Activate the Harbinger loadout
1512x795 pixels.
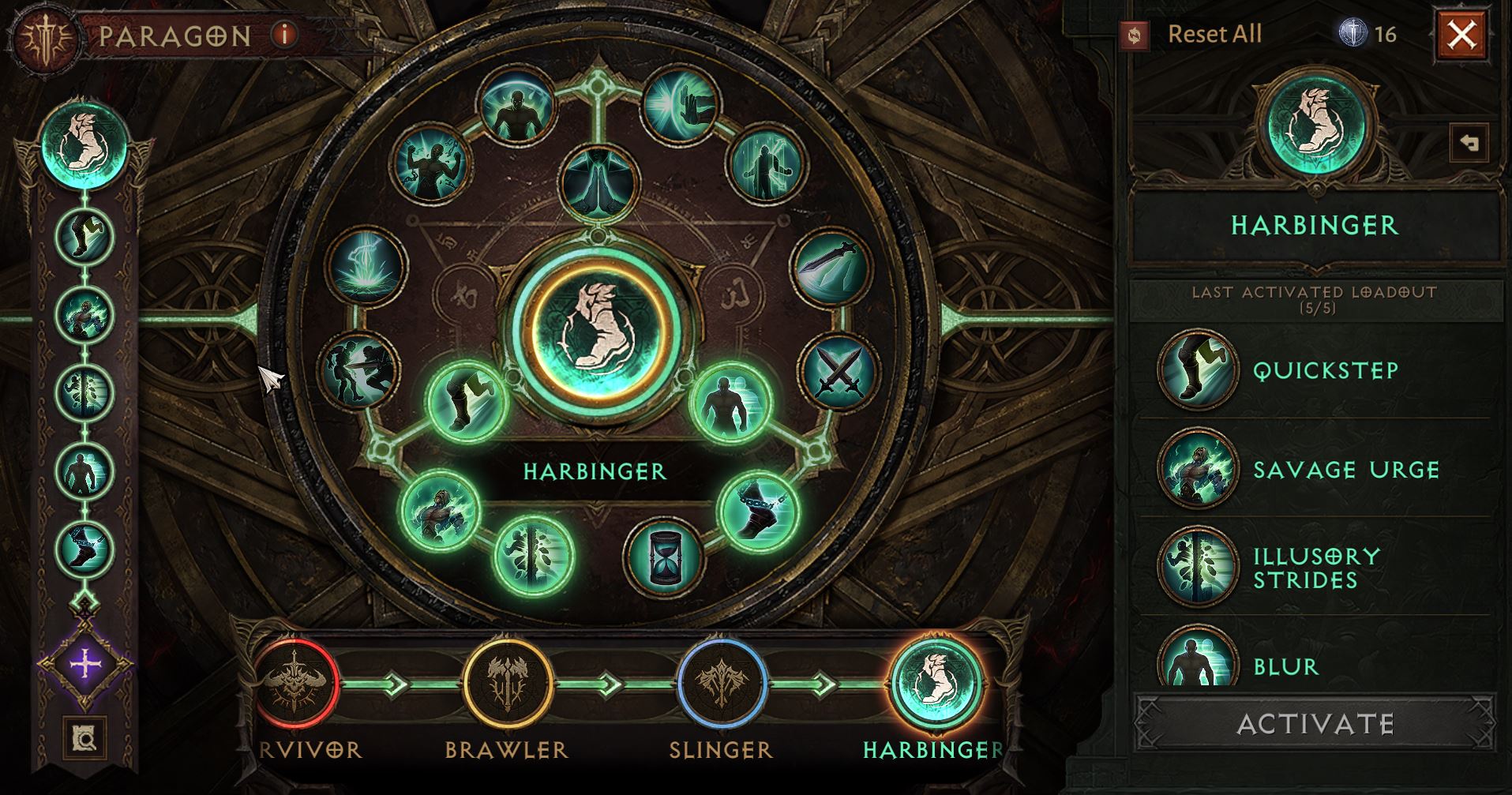(x=1315, y=723)
